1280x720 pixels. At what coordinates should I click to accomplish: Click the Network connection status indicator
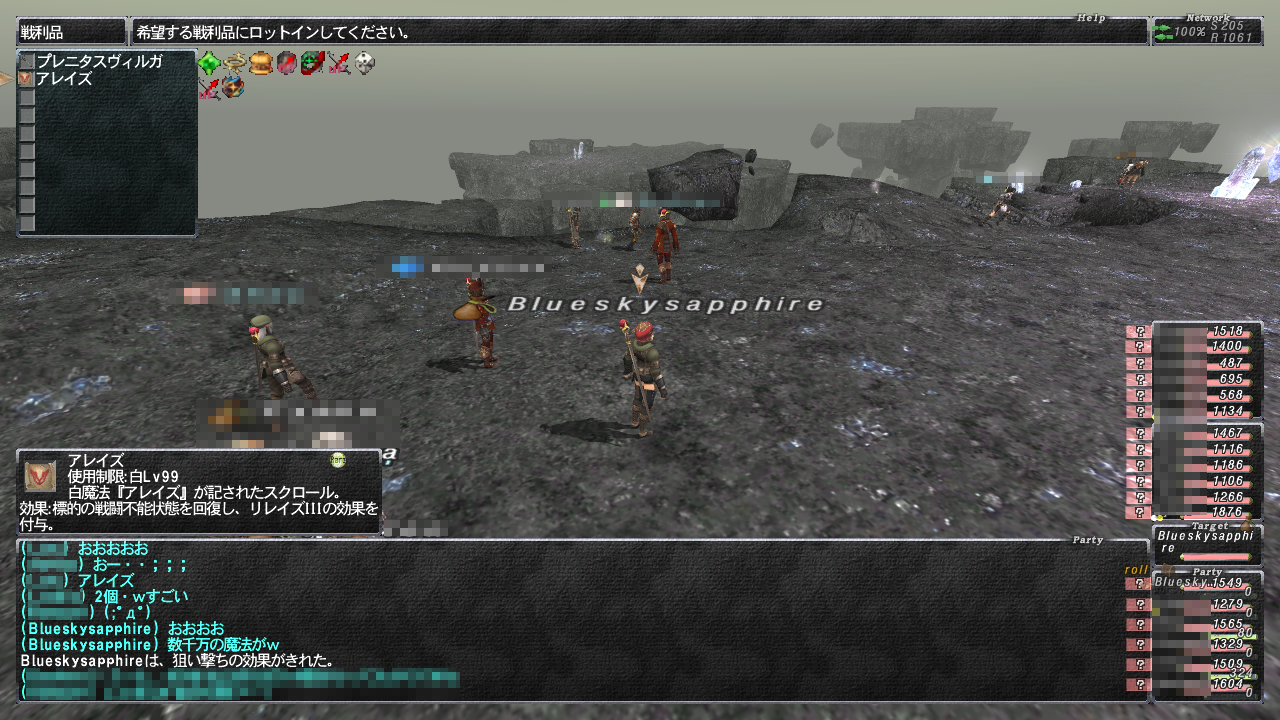[x=1206, y=32]
